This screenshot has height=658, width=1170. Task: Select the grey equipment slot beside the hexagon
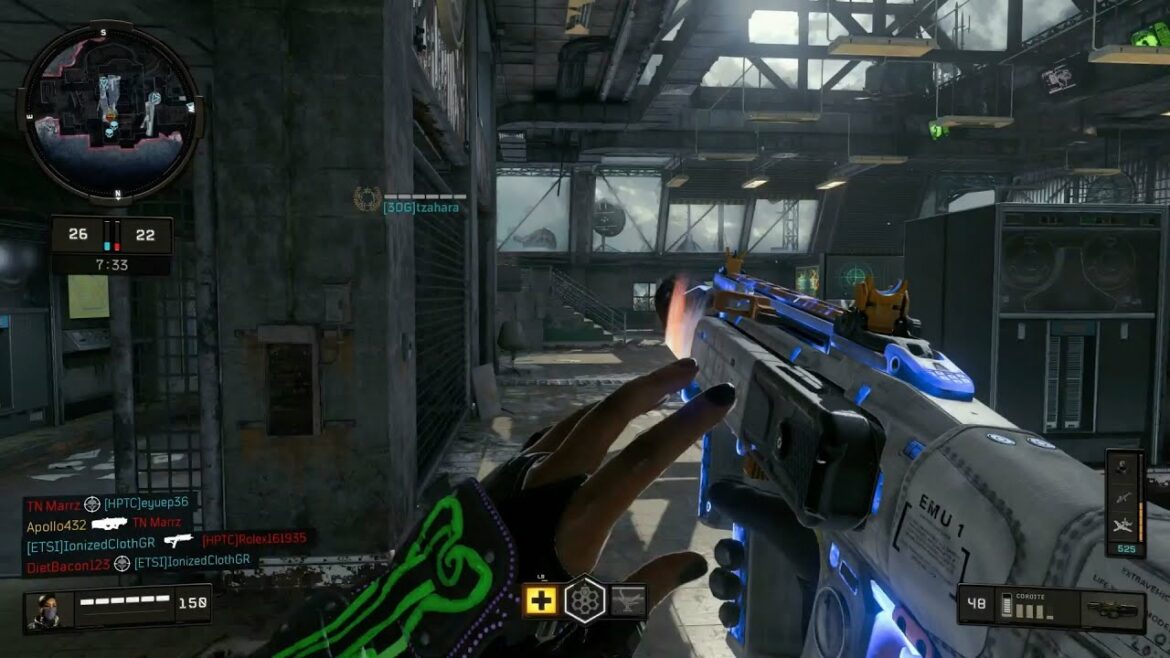629,600
